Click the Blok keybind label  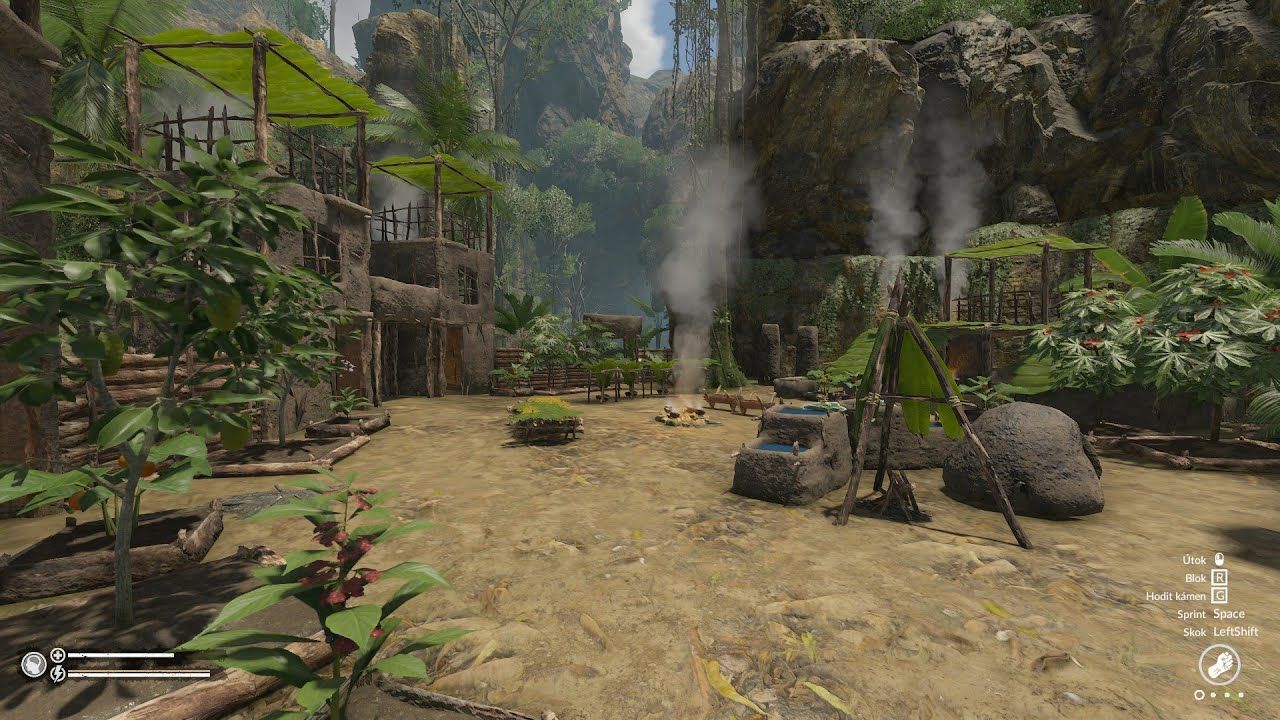pos(1196,578)
